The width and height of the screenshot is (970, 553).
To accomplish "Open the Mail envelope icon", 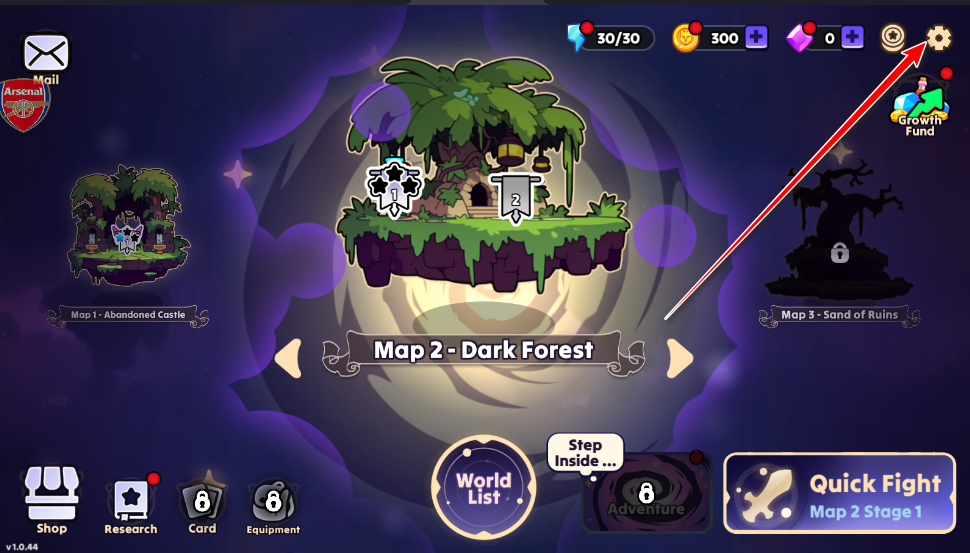I will pos(47,52).
